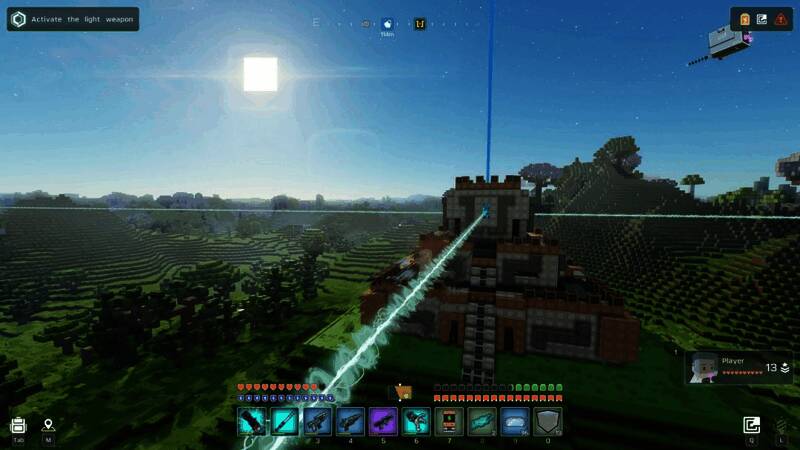Click the white square icon in the top-right panel
The height and width of the screenshot is (450, 800).
pyautogui.click(x=762, y=19)
